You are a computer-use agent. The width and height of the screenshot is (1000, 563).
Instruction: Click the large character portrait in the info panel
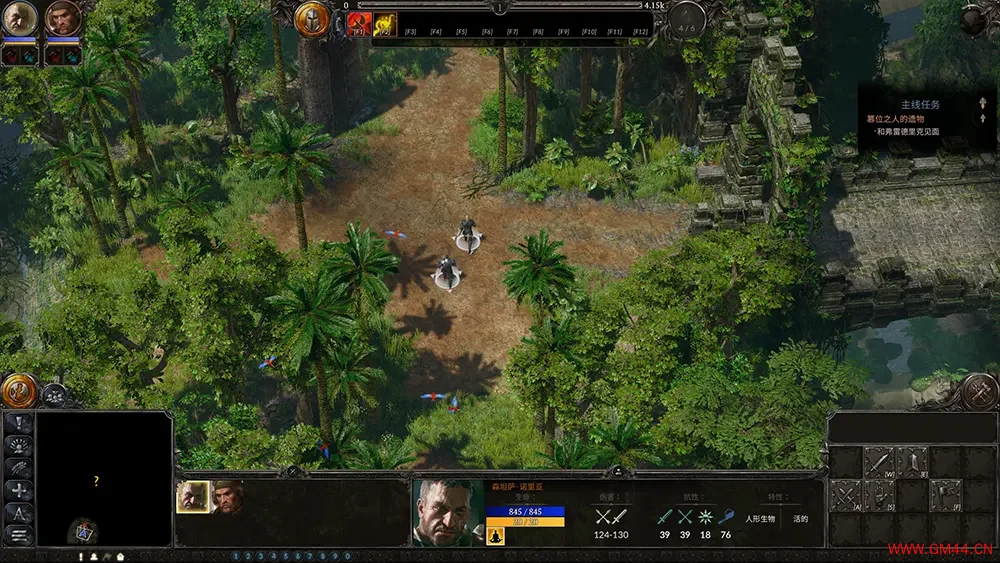point(446,510)
